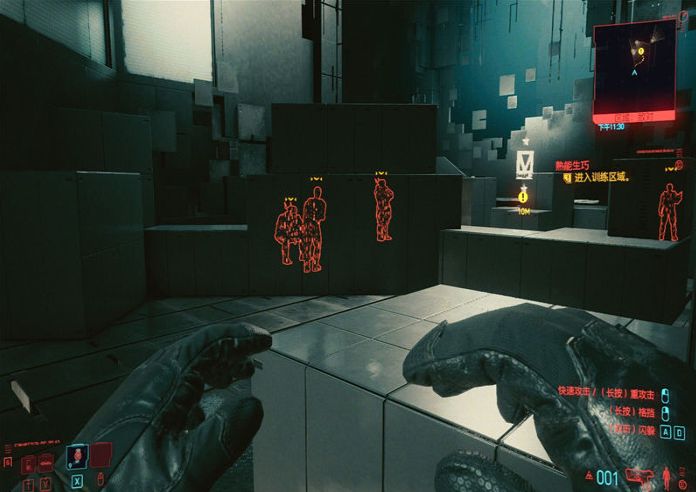Image resolution: width=696 pixels, height=492 pixels.
Task: Select the character portrait quick slot
Action: point(76,457)
